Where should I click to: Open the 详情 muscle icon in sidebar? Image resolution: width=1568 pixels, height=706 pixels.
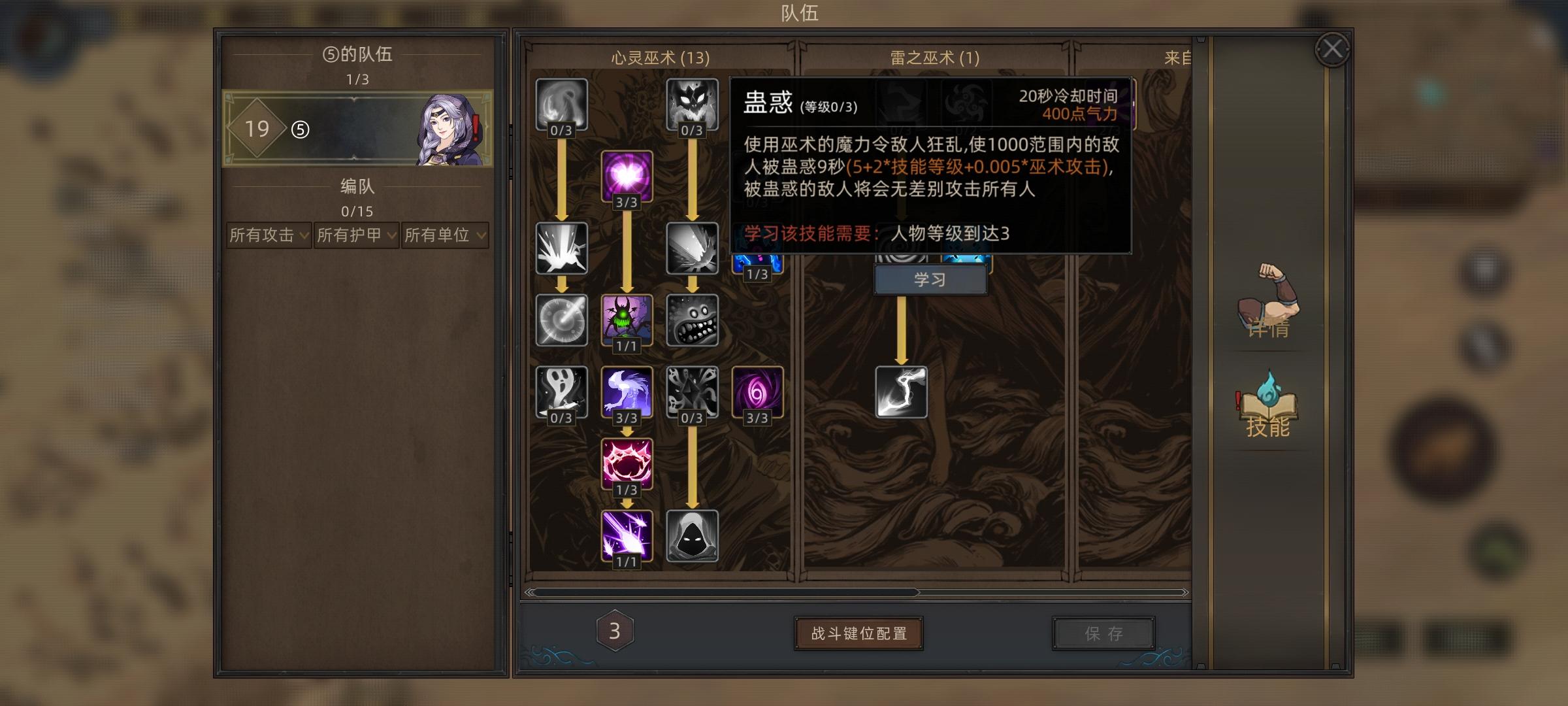1266,307
